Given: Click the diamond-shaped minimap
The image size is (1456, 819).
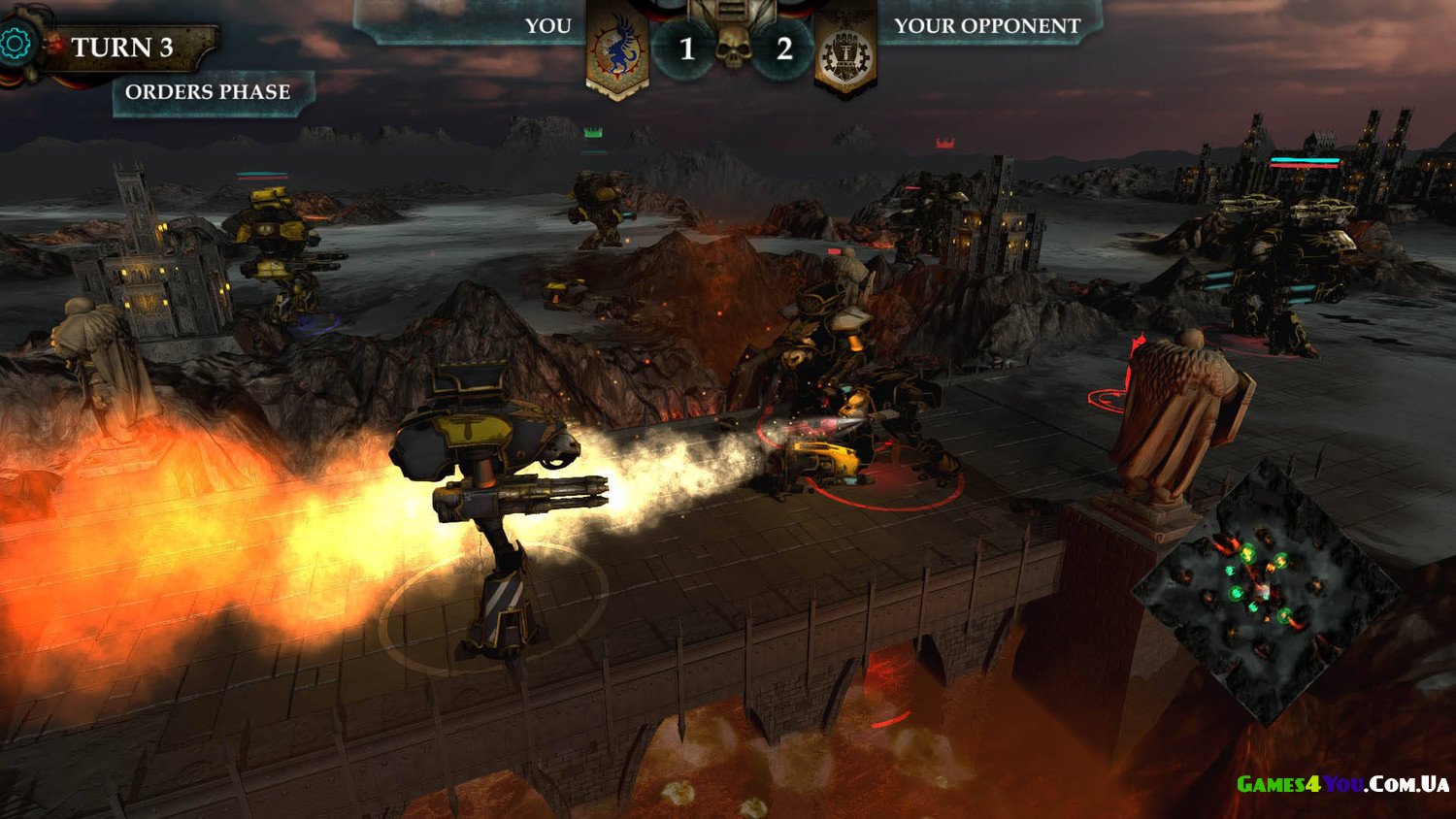Looking at the screenshot, I should click(1265, 590).
